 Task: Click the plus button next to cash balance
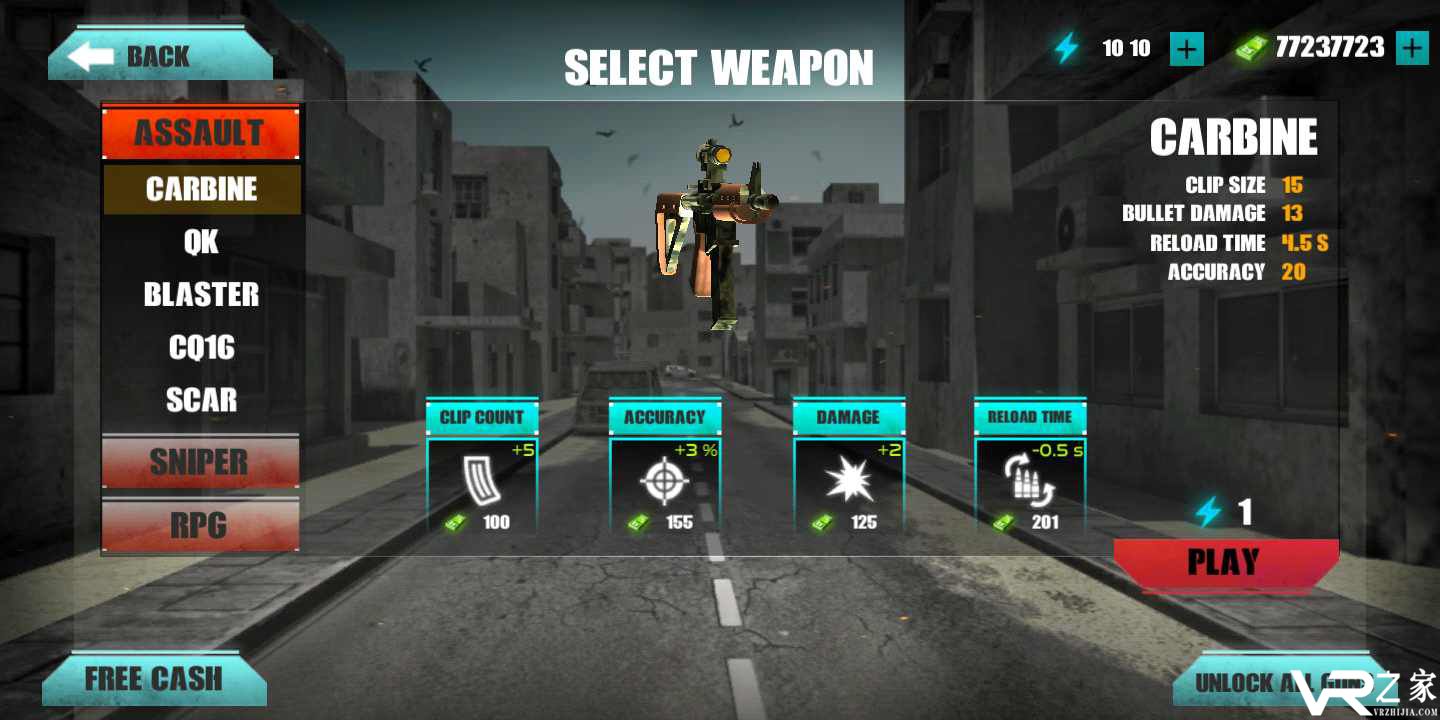[x=1411, y=46]
